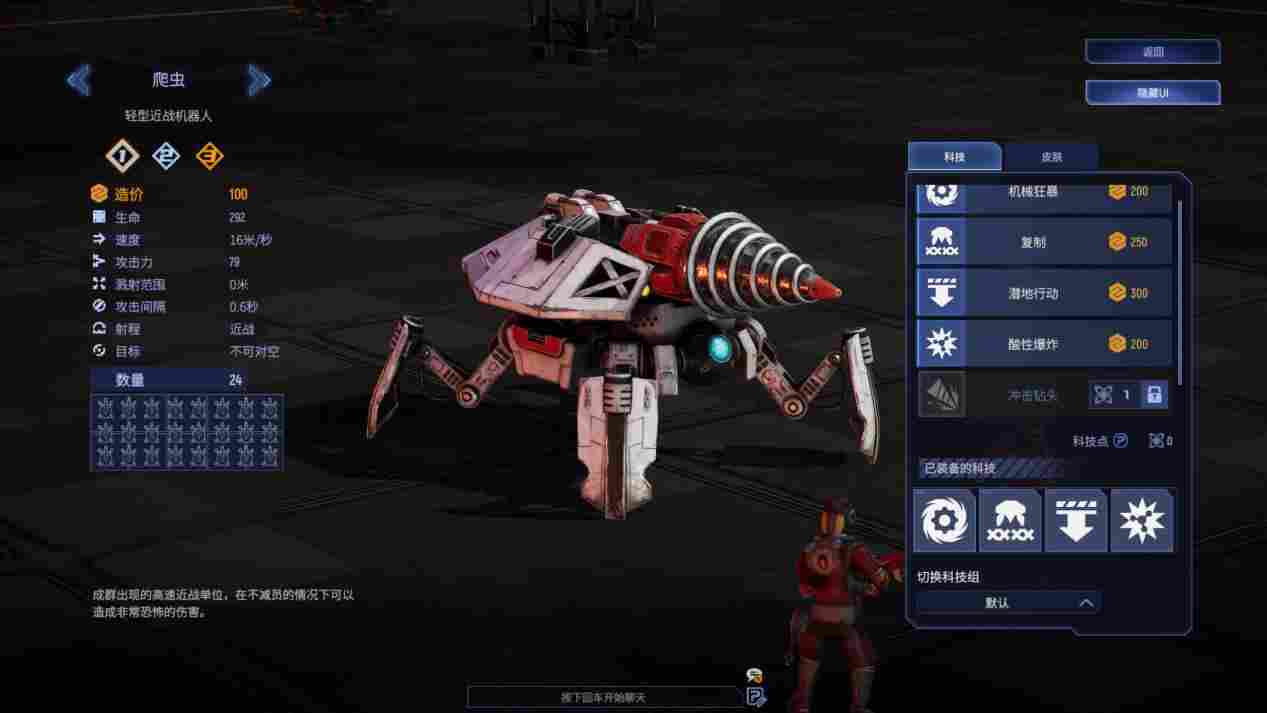The image size is (1267, 713).
Task: Choose the 酸性爆炸 tech row
Action: tap(1044, 344)
